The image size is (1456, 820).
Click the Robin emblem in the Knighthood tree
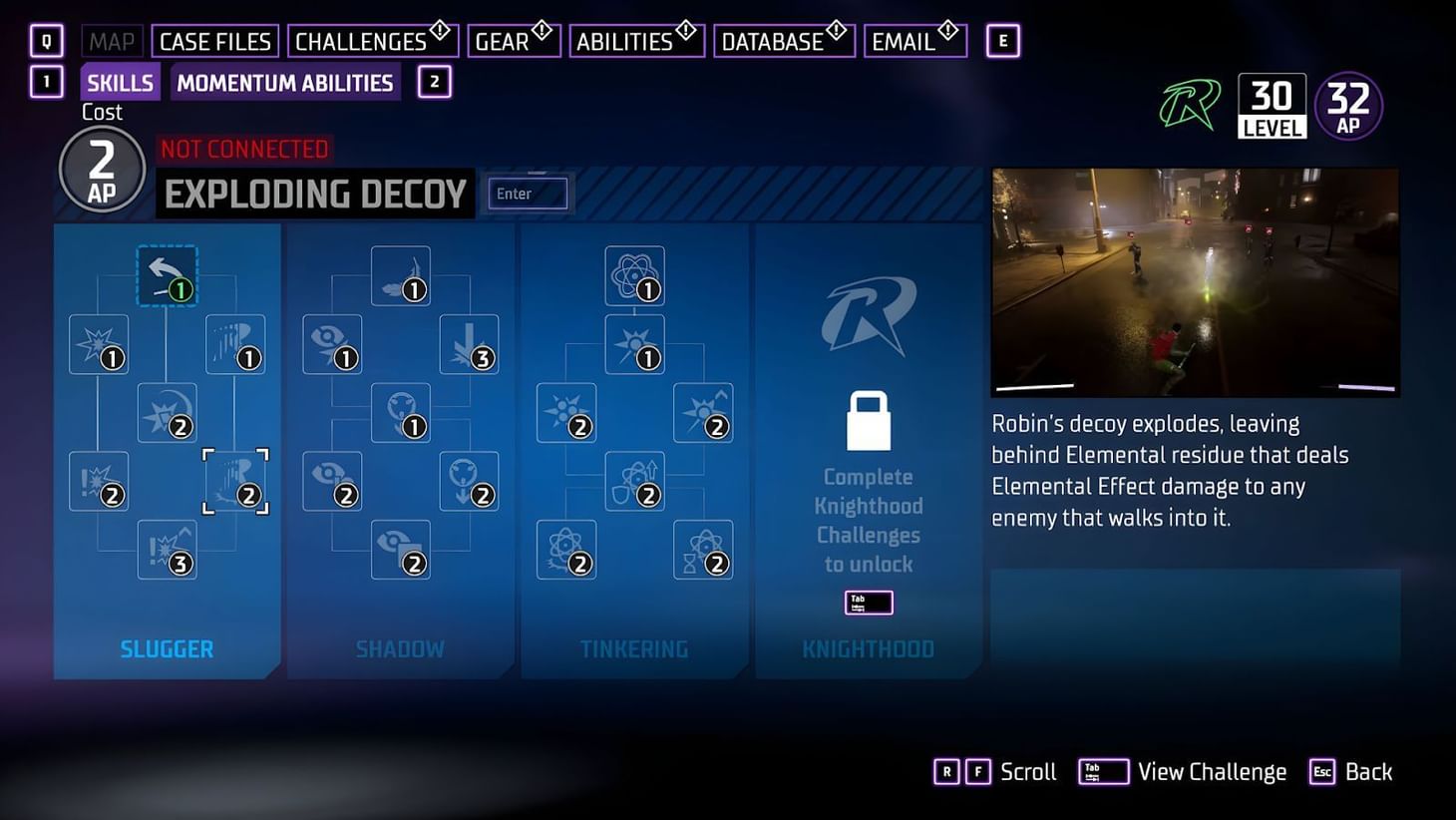point(866,314)
